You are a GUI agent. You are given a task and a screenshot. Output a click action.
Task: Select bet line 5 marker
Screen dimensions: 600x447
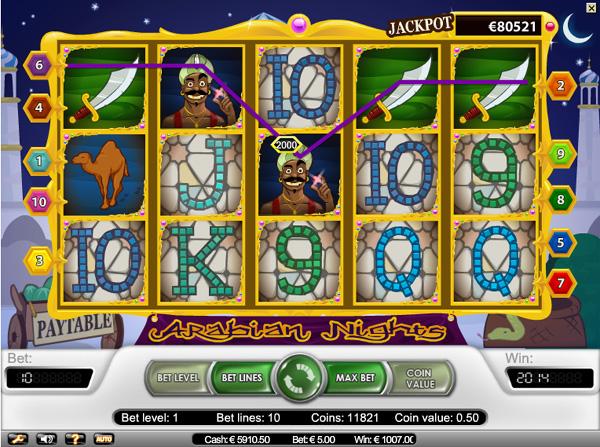(559, 241)
